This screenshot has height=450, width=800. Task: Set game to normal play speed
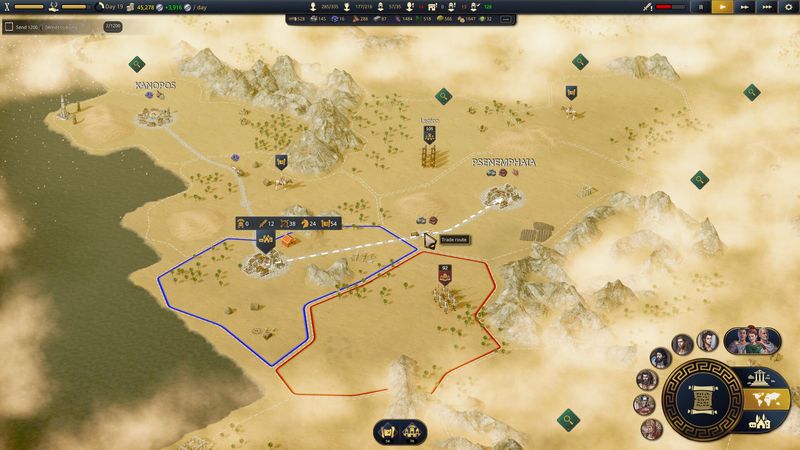[723, 7]
